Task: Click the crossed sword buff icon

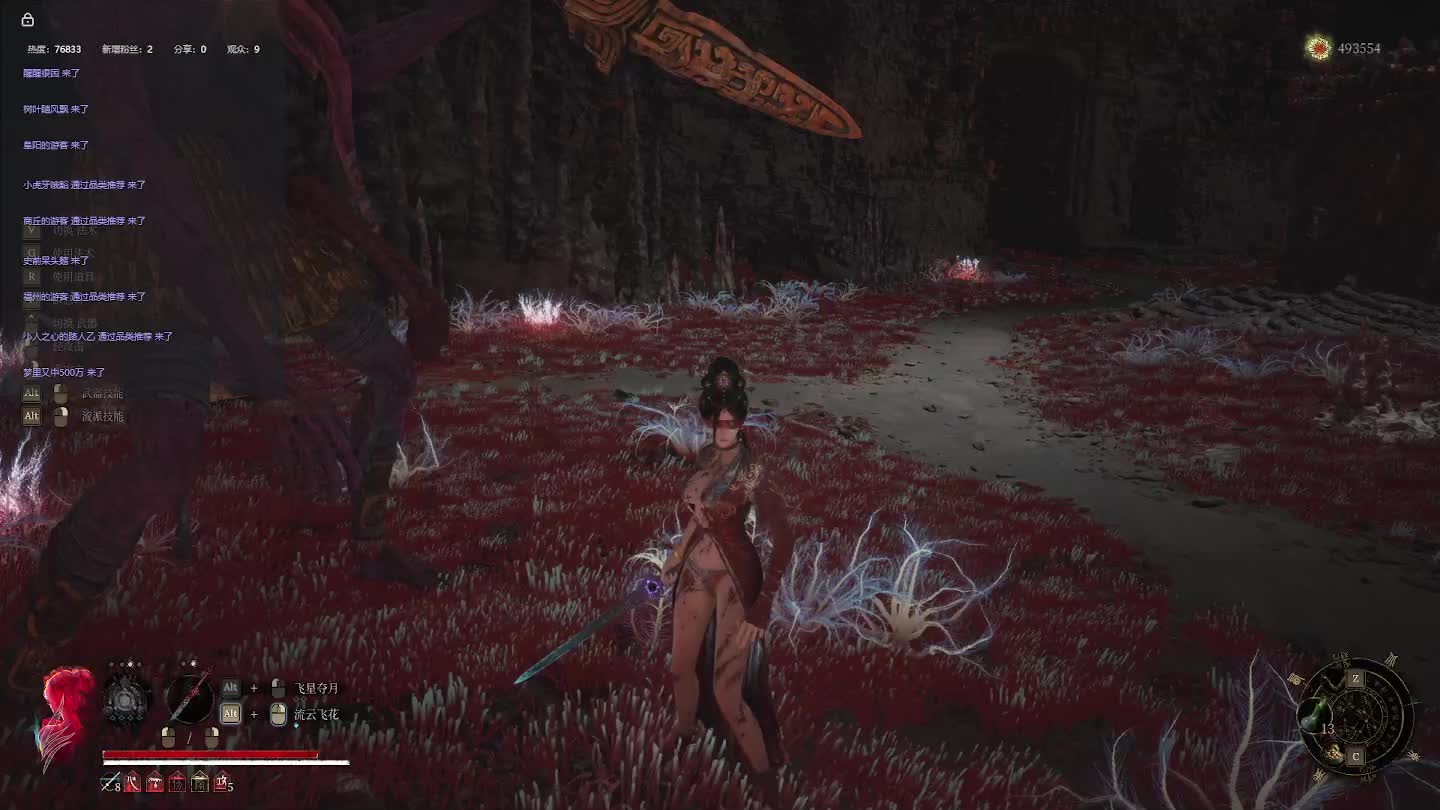Action: point(109,783)
